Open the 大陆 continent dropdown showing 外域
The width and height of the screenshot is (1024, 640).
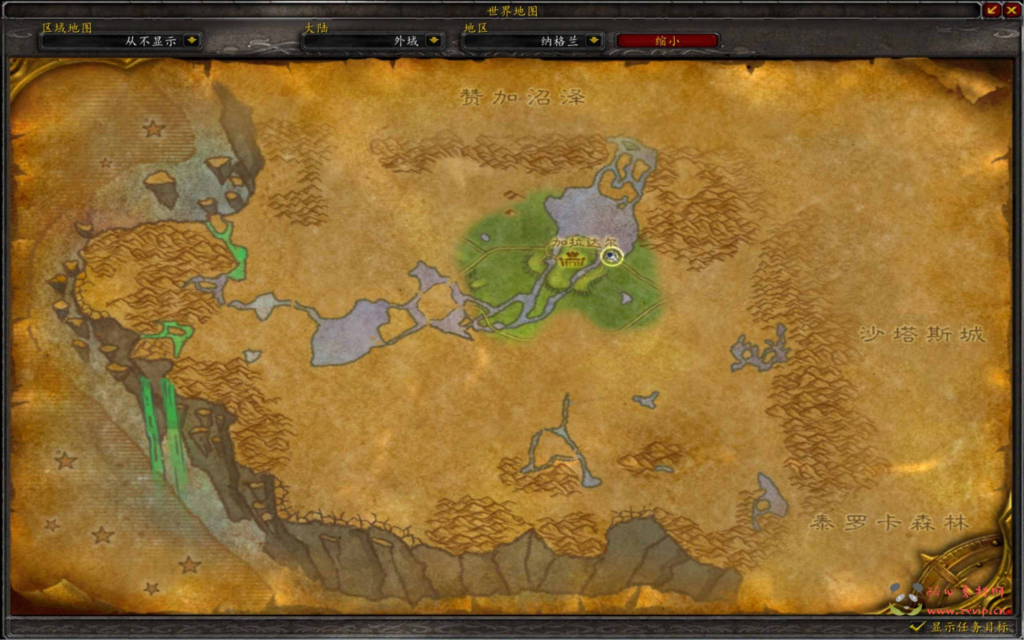[x=433, y=41]
